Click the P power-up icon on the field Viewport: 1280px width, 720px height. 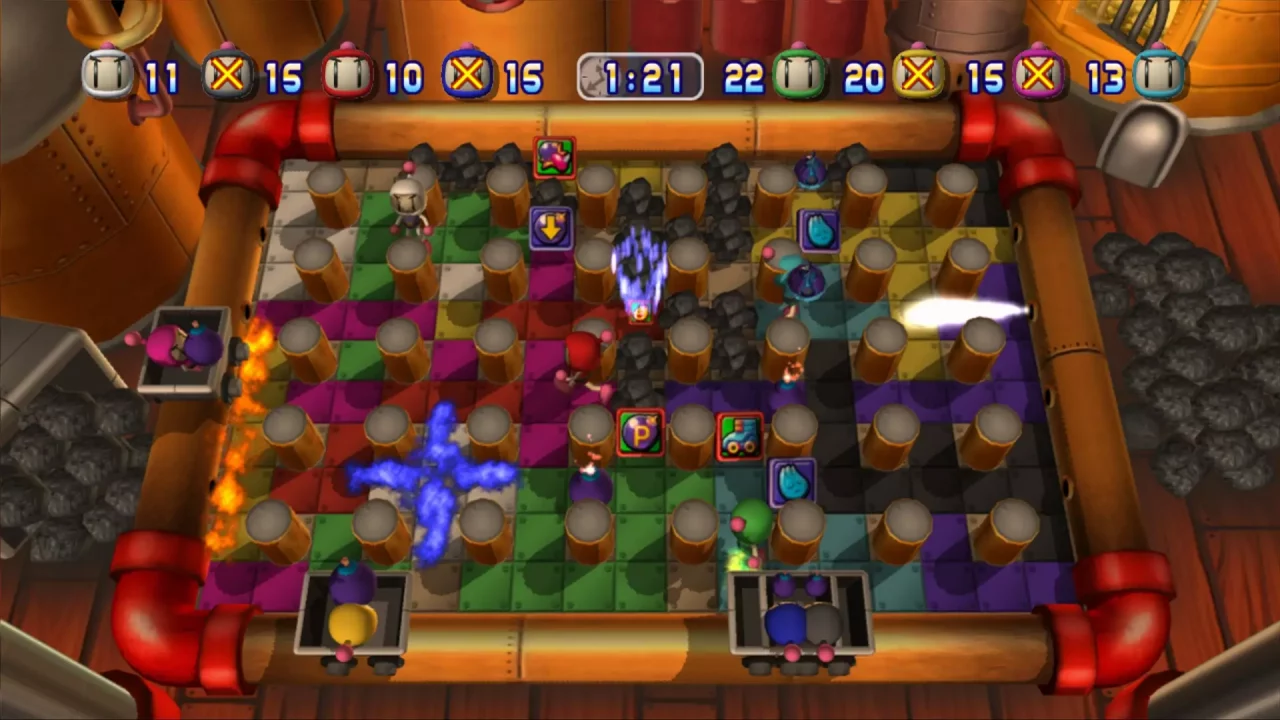[640, 432]
